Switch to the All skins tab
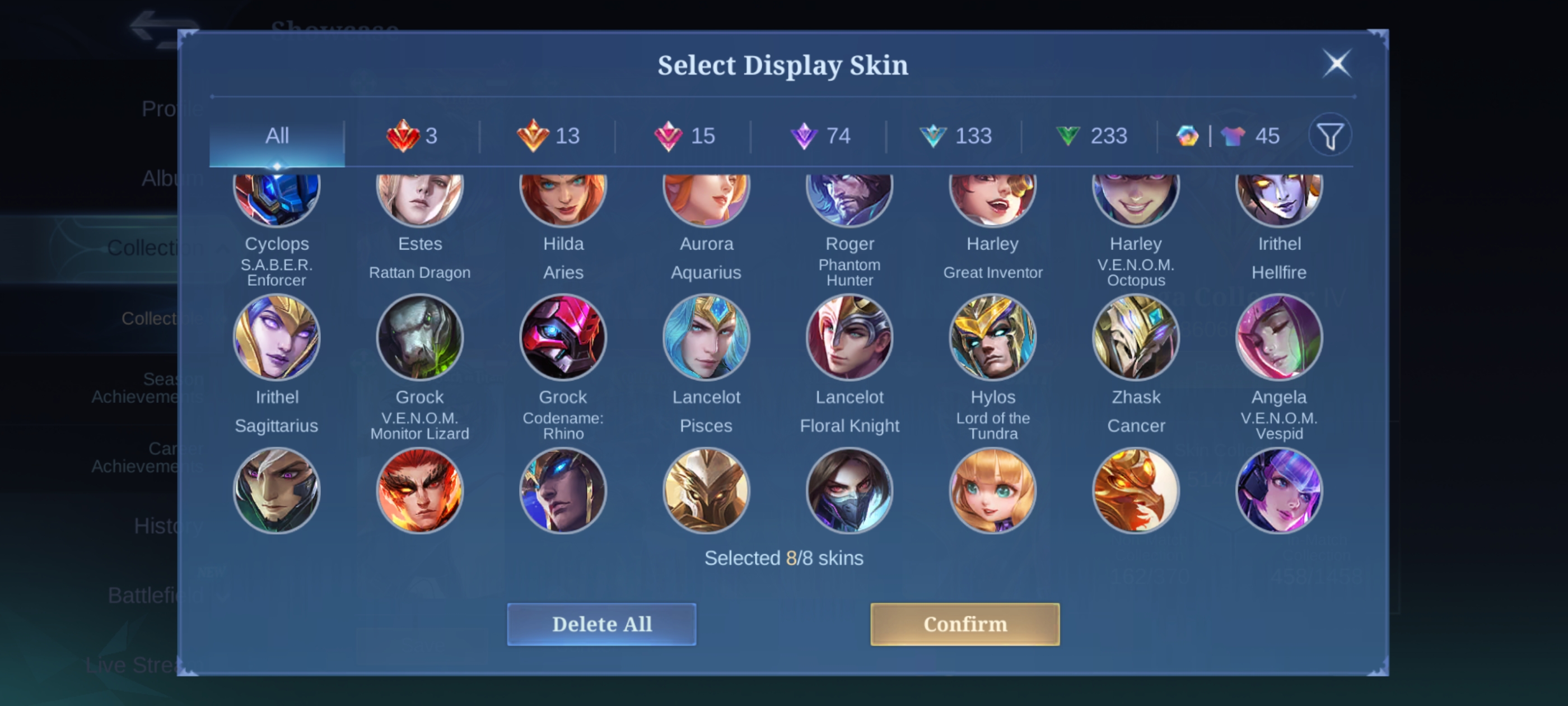1568x706 pixels. pyautogui.click(x=277, y=136)
